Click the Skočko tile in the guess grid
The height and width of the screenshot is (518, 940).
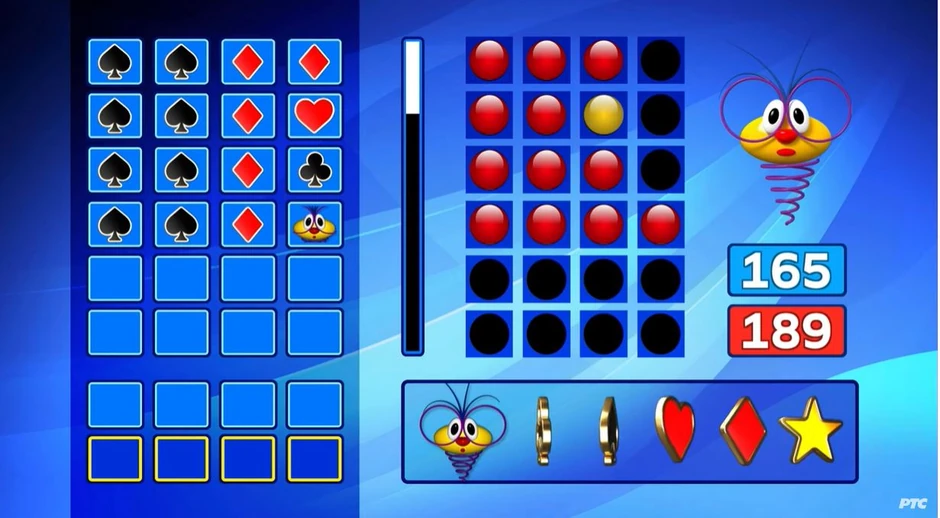314,225
